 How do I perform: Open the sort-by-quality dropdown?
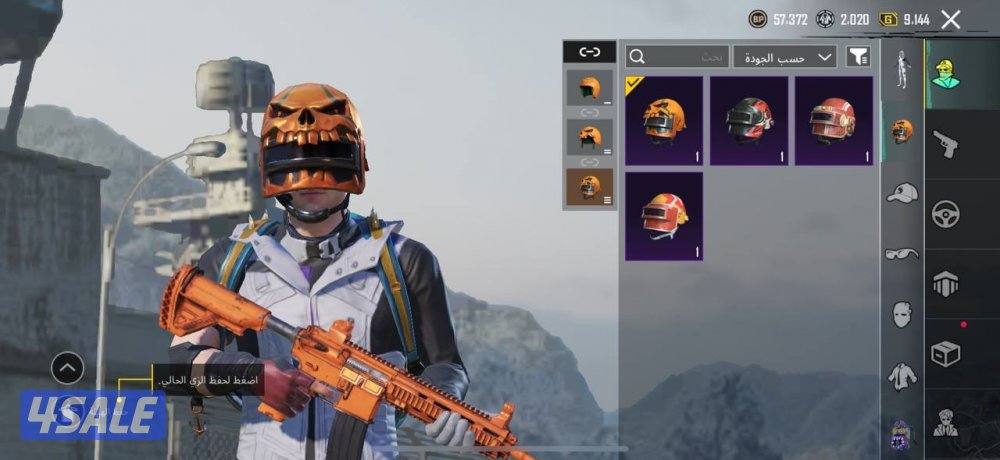coord(785,56)
